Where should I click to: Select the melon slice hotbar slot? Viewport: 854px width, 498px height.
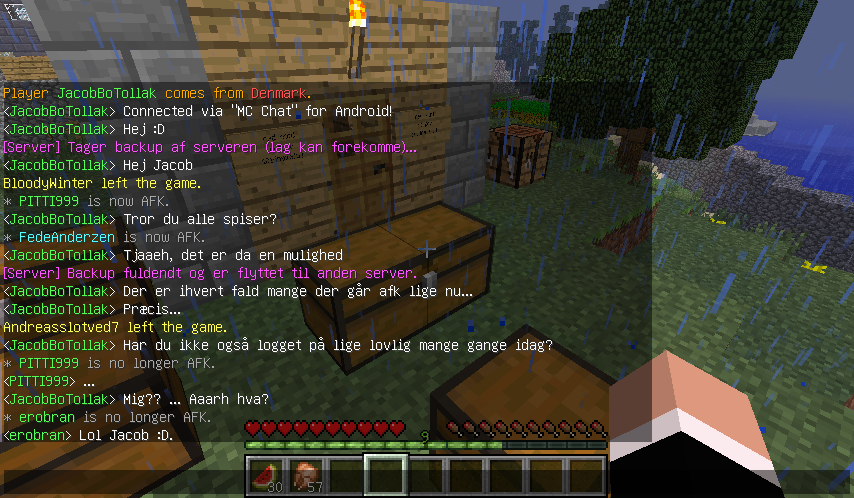point(265,475)
